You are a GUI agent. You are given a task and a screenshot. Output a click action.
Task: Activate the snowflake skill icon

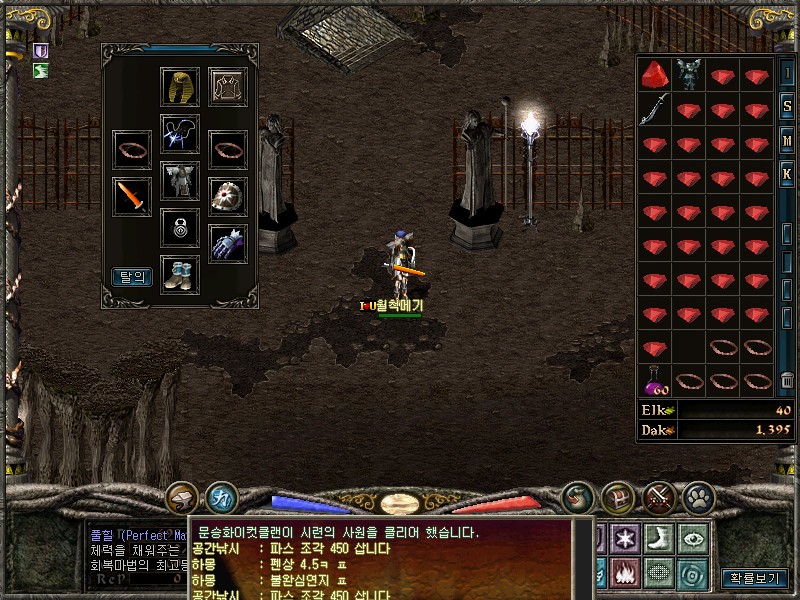click(626, 536)
